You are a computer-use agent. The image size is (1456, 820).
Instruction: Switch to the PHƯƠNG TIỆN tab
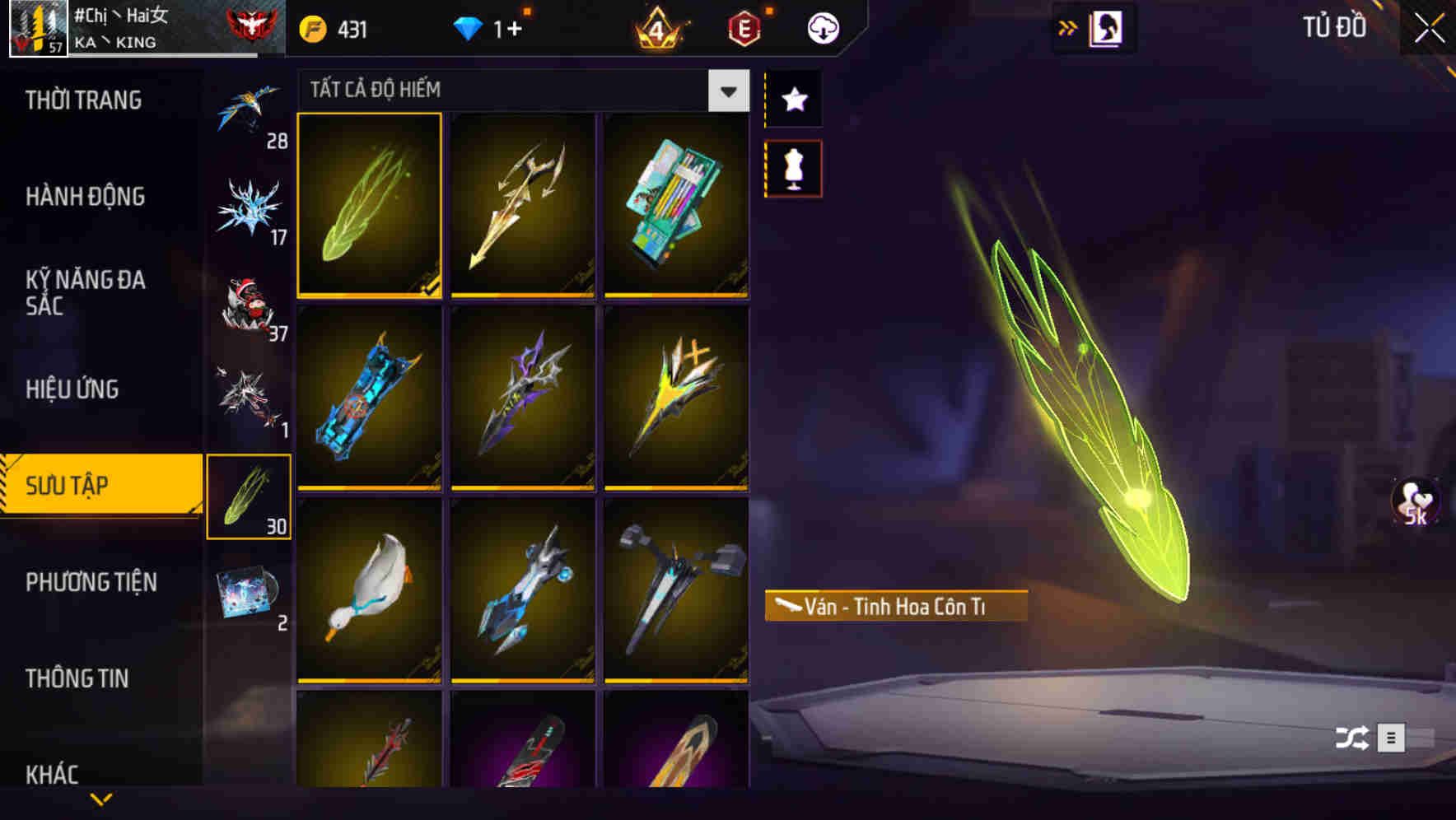pos(91,582)
